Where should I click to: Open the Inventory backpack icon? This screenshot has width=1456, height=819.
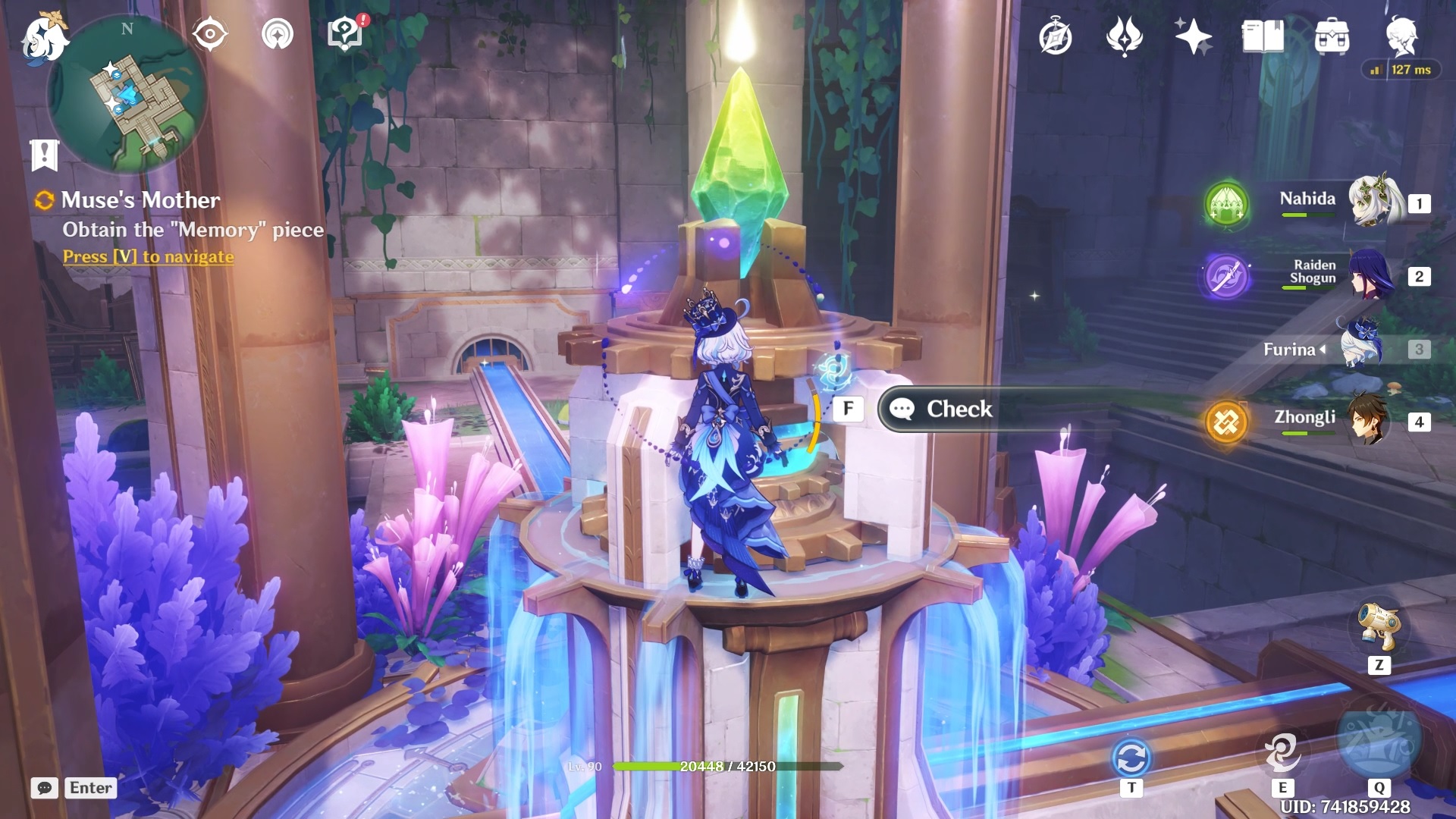coord(1332,36)
